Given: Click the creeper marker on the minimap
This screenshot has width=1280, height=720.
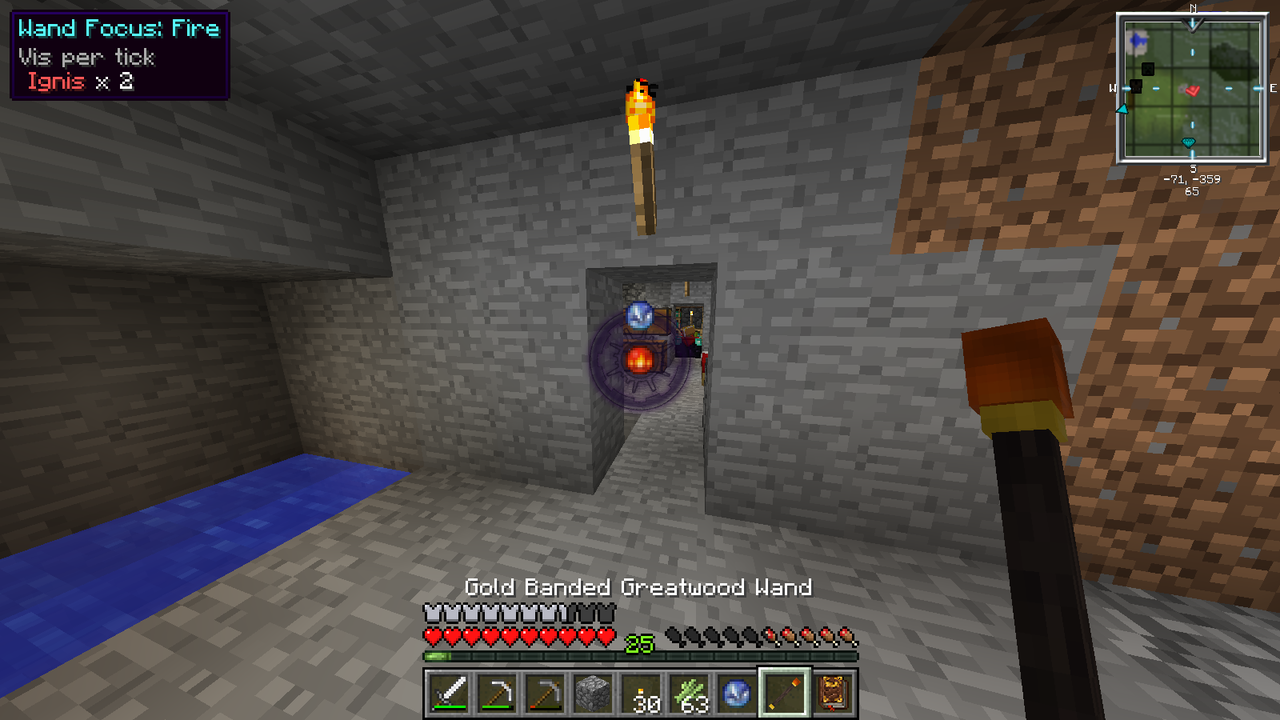Looking at the screenshot, I should (1147, 69).
